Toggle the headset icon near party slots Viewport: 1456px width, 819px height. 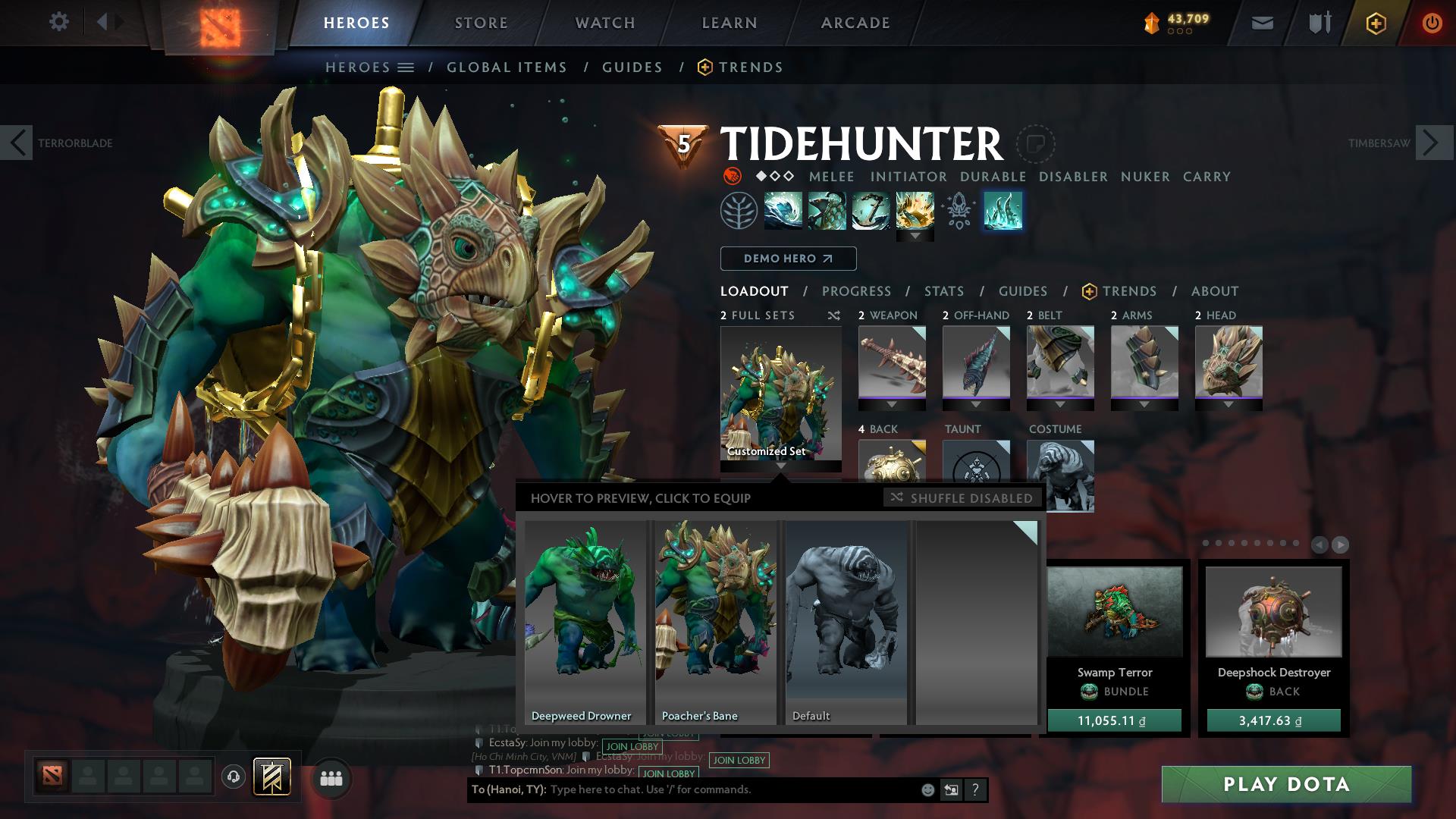pos(232,776)
